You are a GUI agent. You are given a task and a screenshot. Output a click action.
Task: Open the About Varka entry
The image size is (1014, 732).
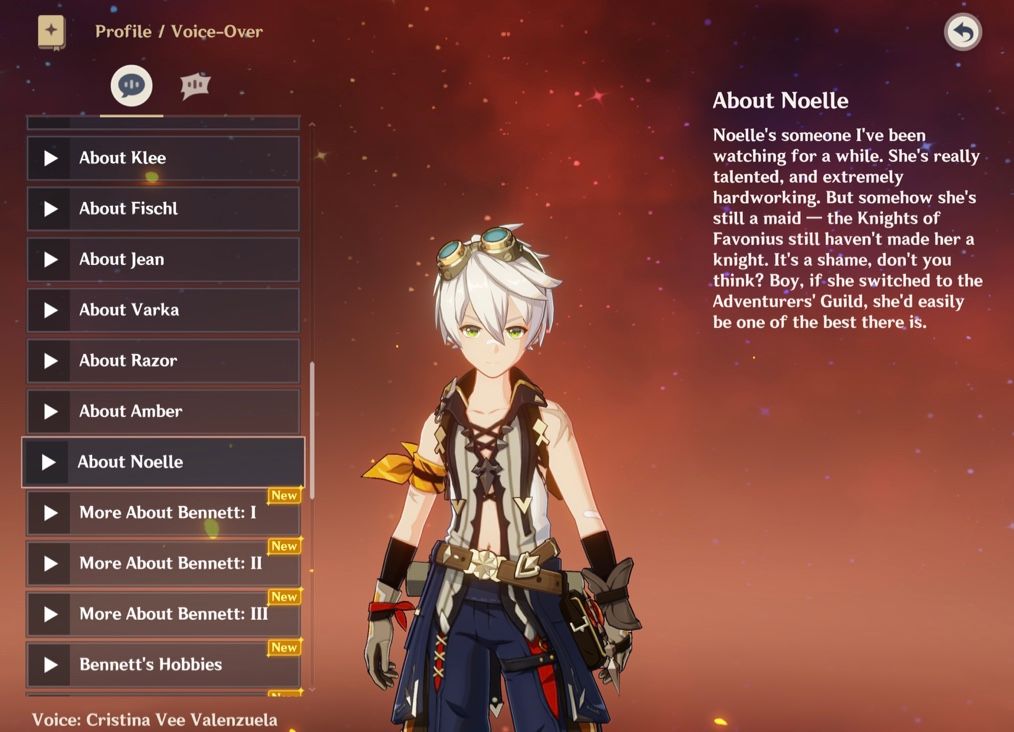click(163, 310)
